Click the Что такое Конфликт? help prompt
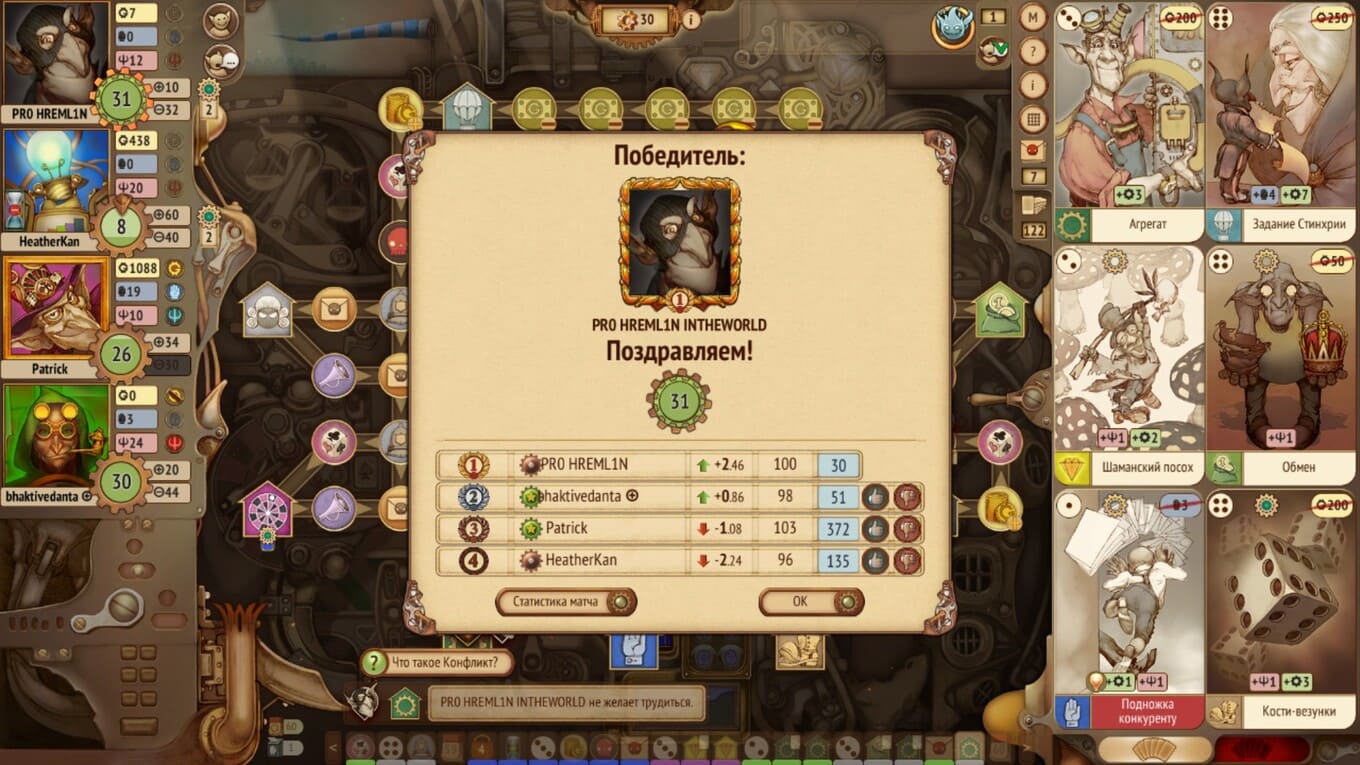The width and height of the screenshot is (1360, 765). [438, 662]
